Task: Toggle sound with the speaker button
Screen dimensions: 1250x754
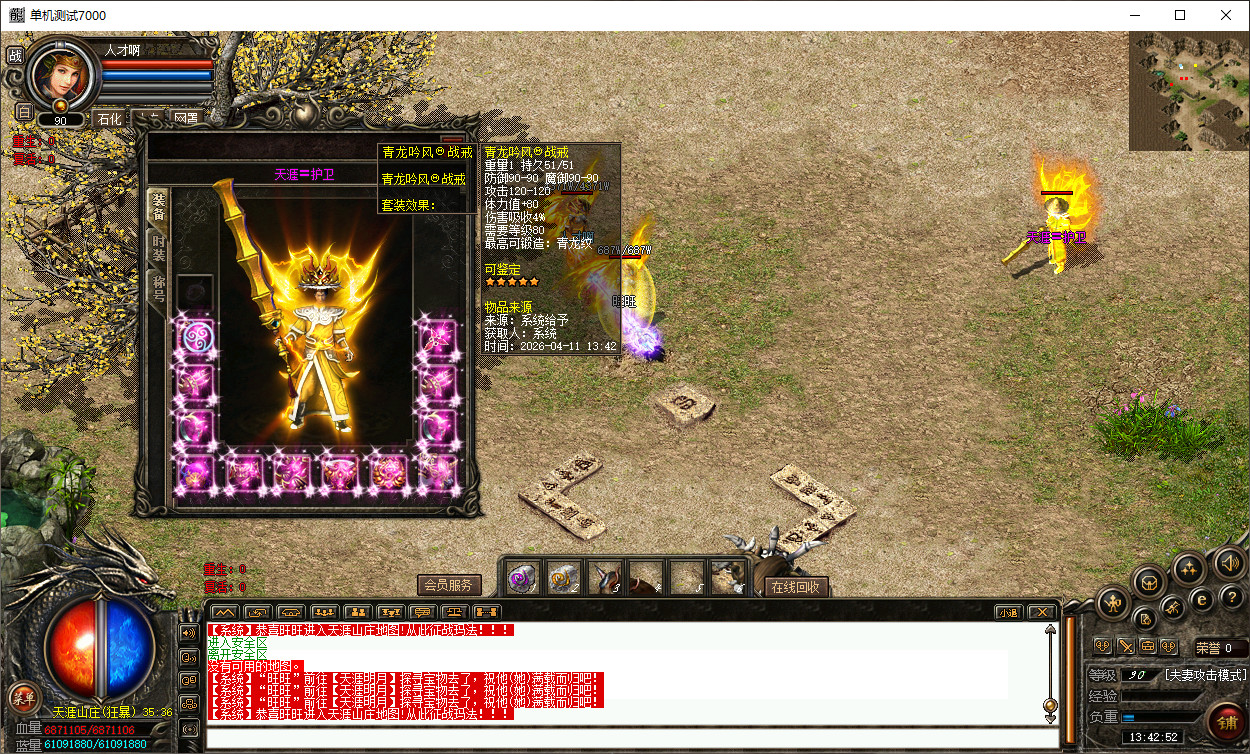Action: pyautogui.click(x=1228, y=564)
